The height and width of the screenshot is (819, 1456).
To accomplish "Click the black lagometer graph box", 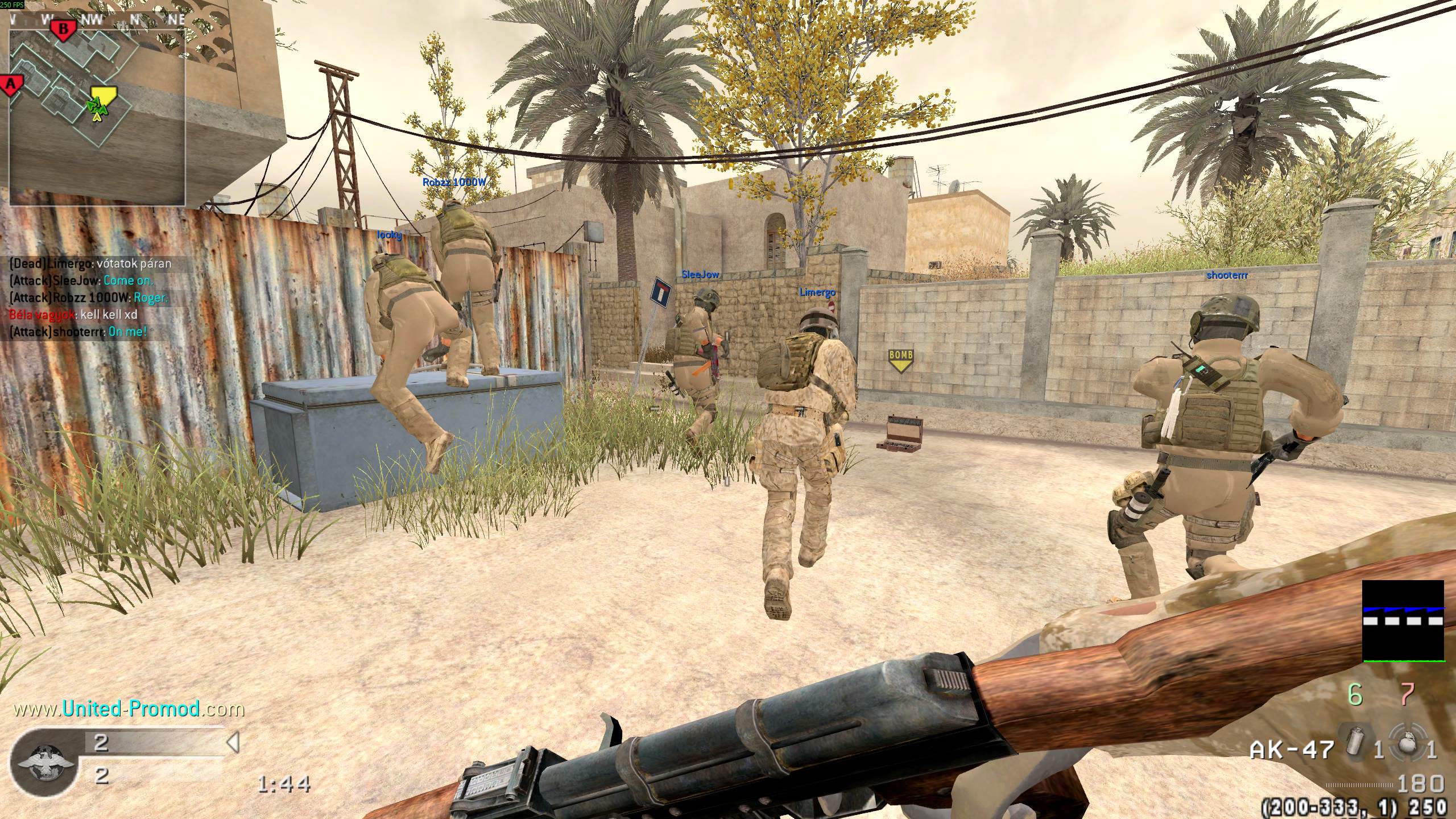I will click(x=1403, y=621).
